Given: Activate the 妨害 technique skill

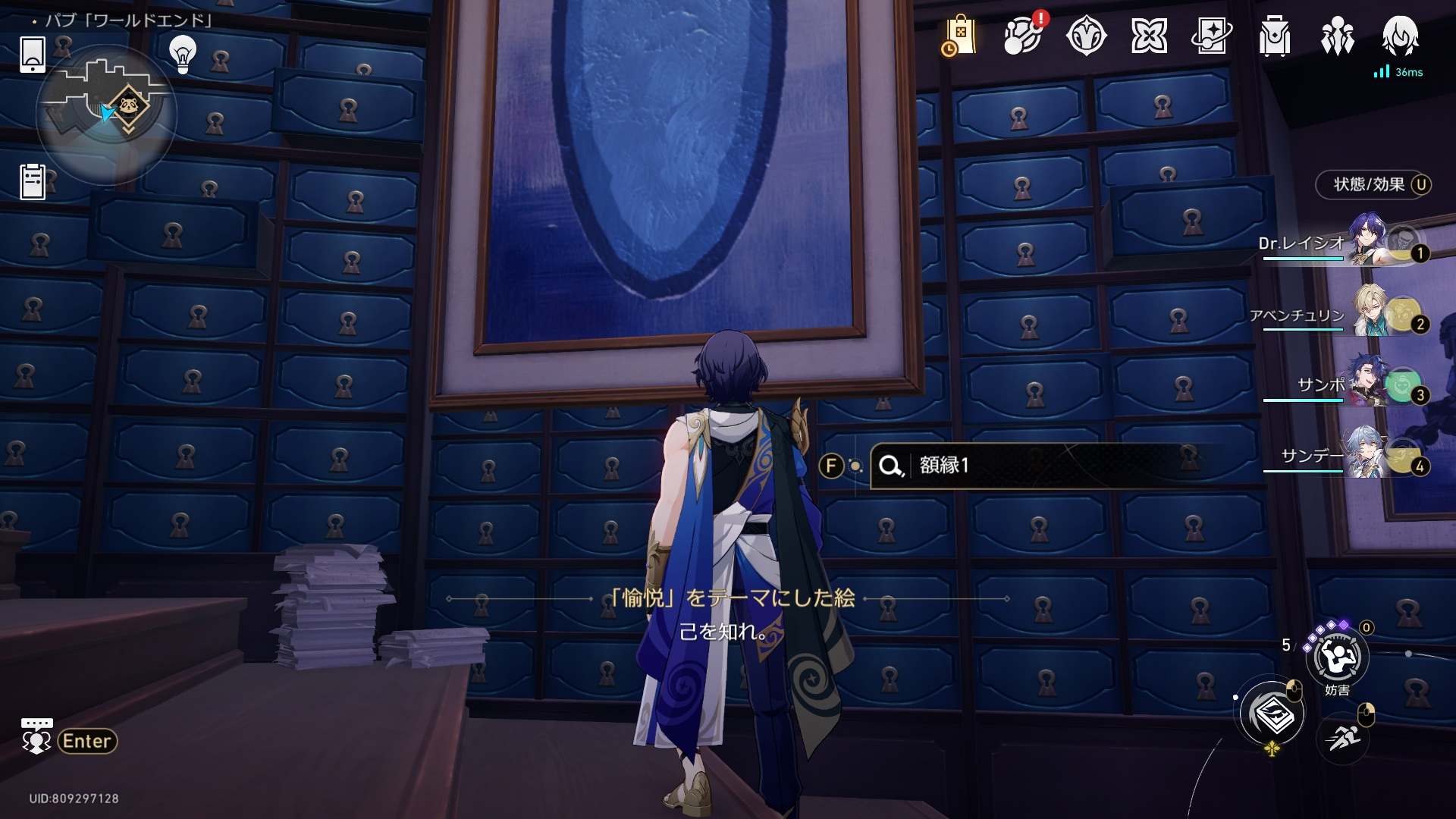Looking at the screenshot, I should tap(1337, 658).
